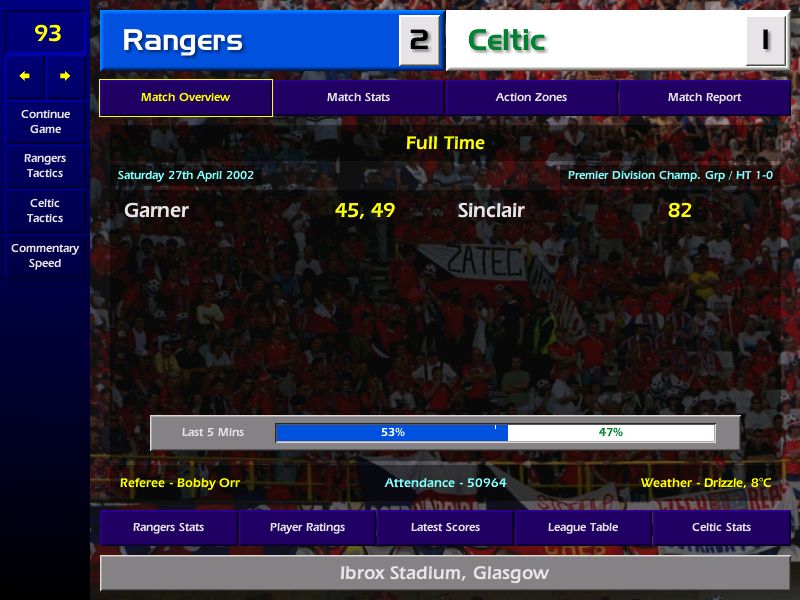View the Match Report tab
Viewport: 800px width, 600px height.
click(704, 98)
